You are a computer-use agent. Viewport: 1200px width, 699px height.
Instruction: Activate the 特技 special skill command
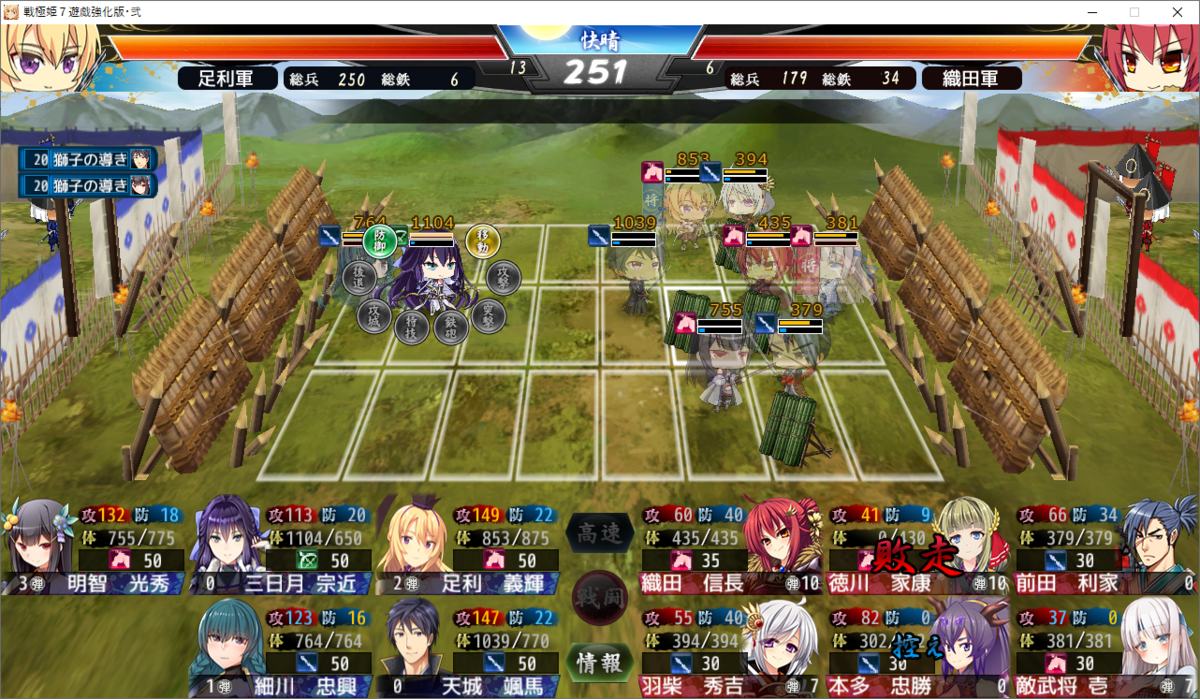pyautogui.click(x=411, y=326)
